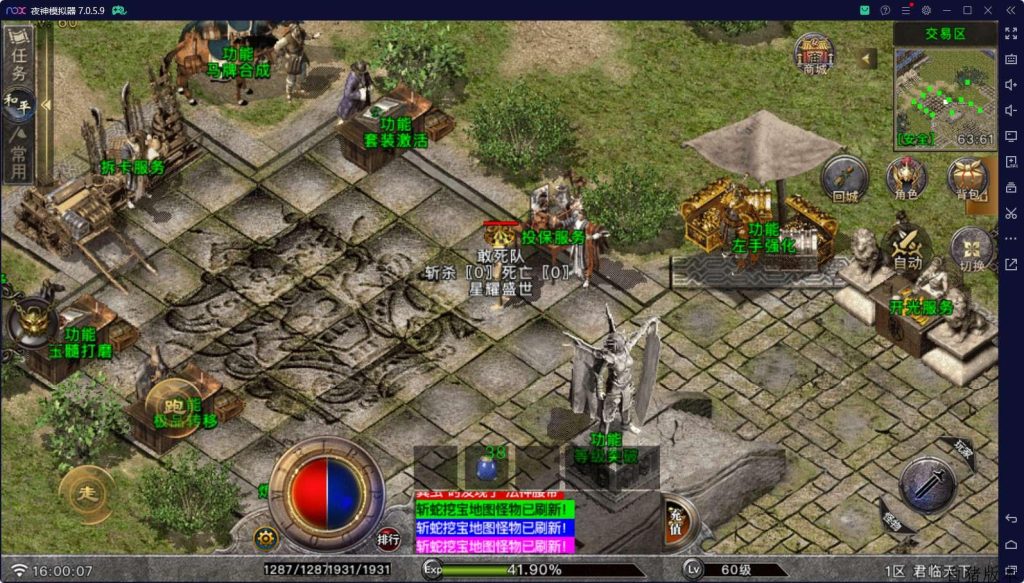Use the blue potion quick slot
This screenshot has height=583, width=1024.
coord(488,468)
